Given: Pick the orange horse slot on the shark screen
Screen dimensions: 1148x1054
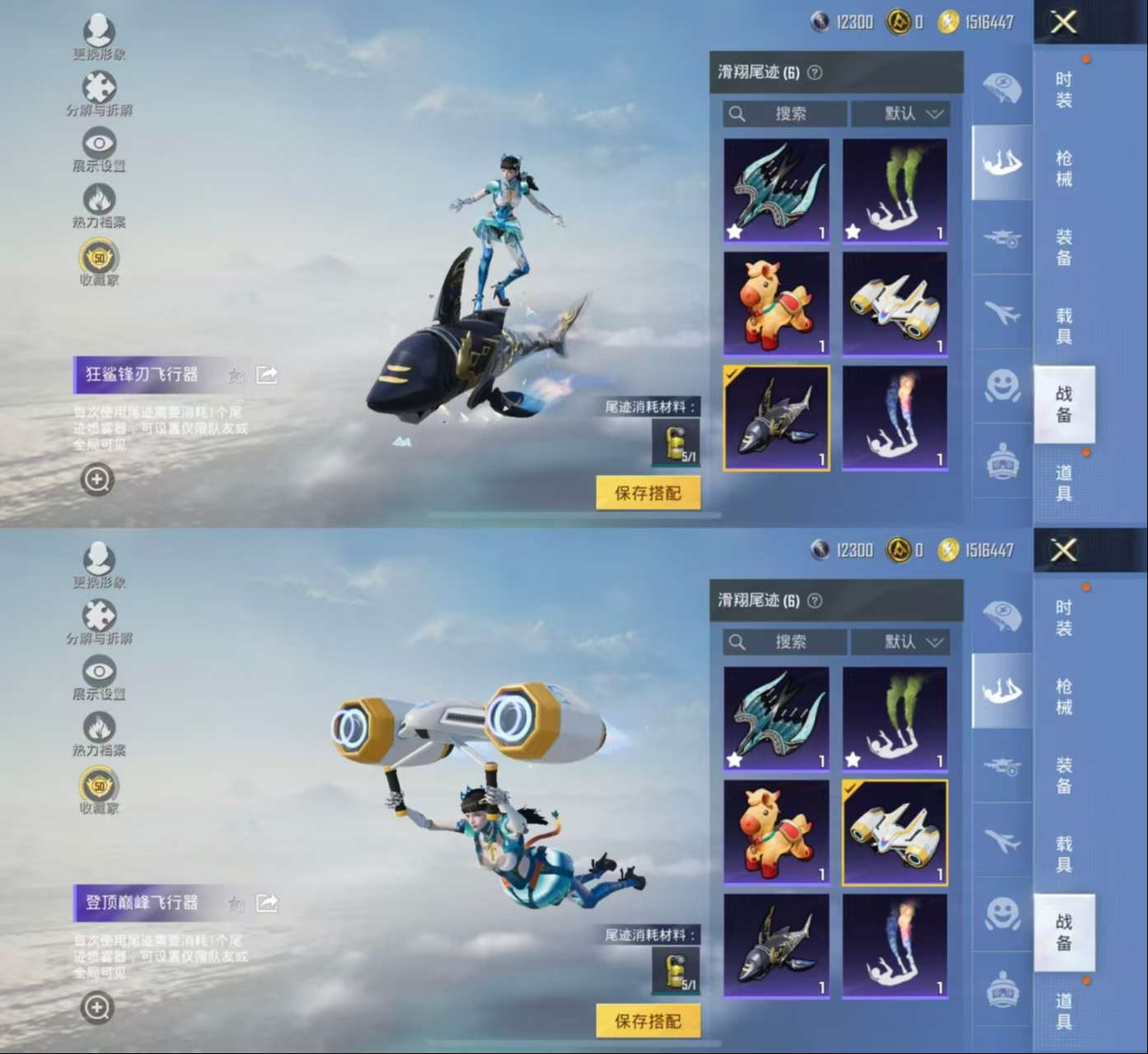Looking at the screenshot, I should (776, 304).
